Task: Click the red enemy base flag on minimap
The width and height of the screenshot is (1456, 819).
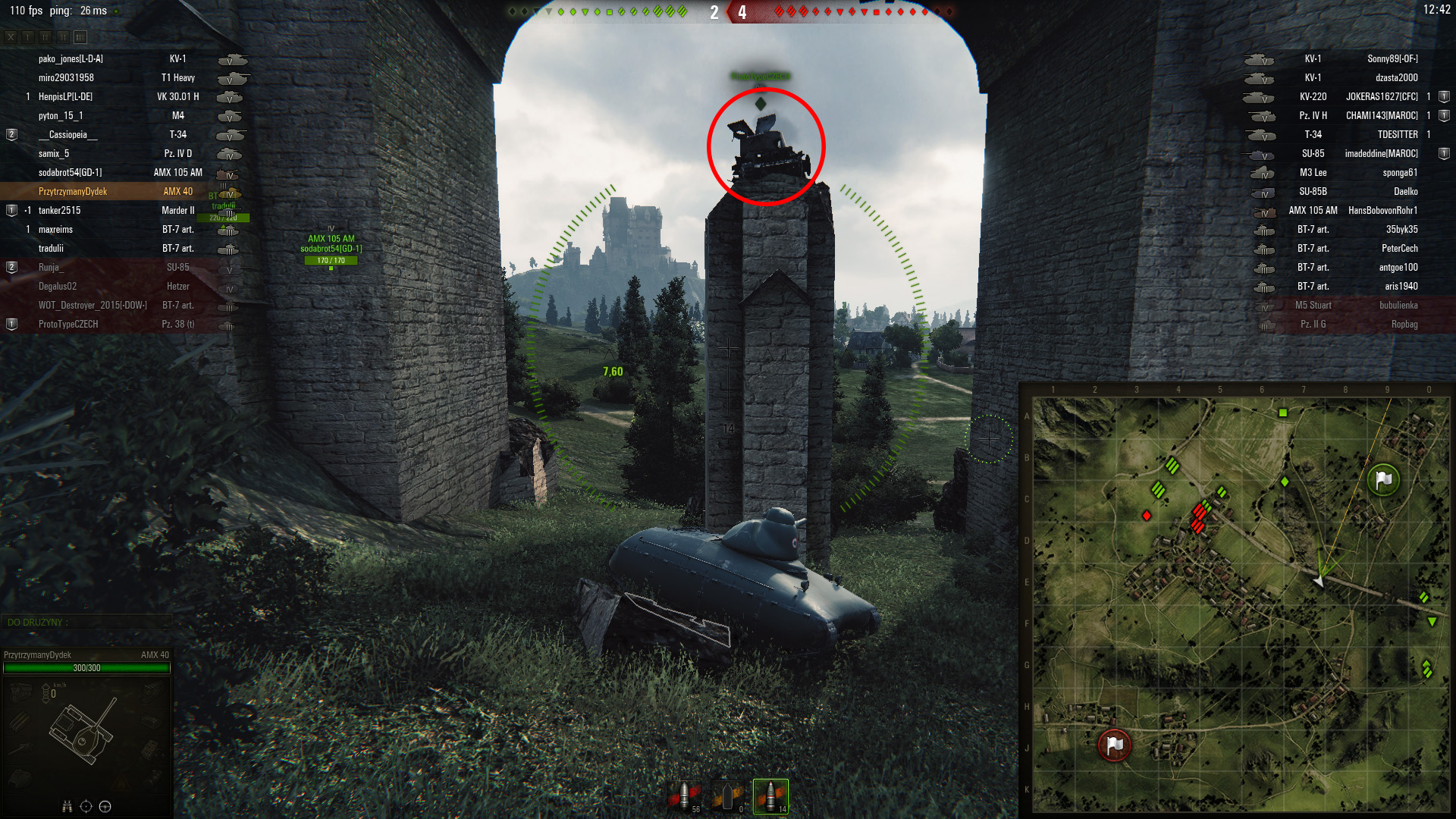Action: (x=1114, y=745)
